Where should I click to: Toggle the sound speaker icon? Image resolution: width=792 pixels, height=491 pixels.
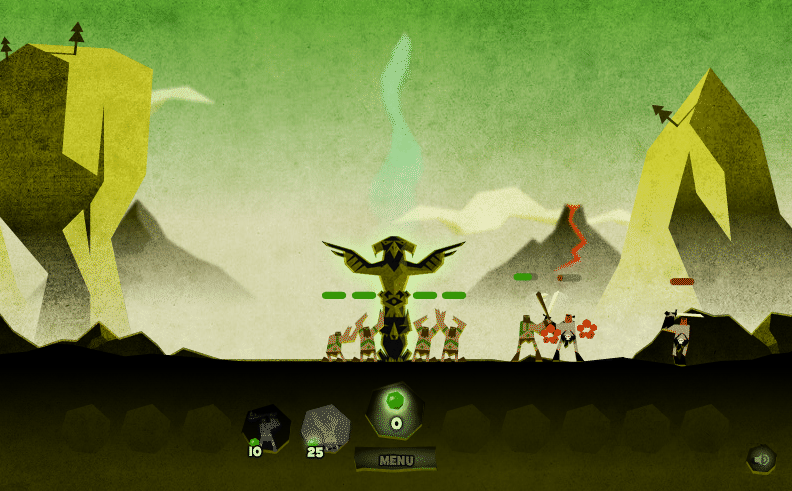click(761, 459)
